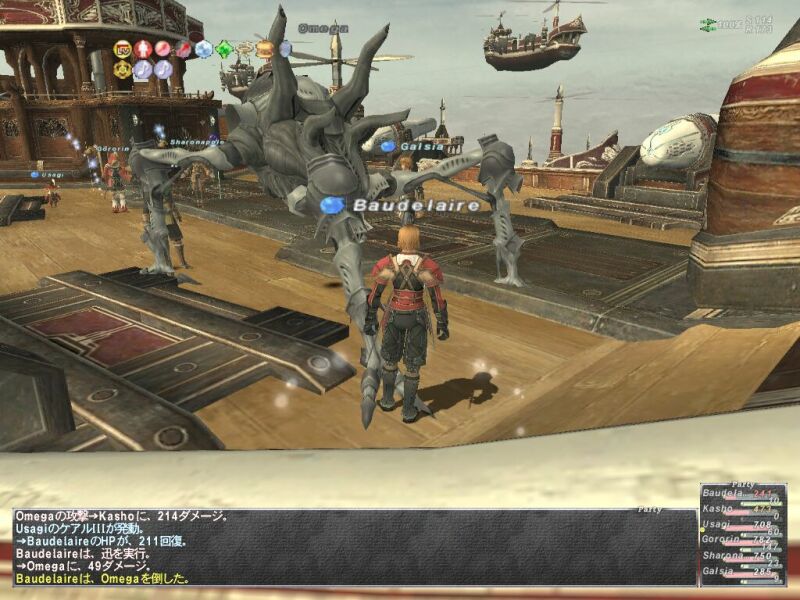Image resolution: width=800 pixels, height=600 pixels.
Task: Click the Lv status effect icon
Action: [x=123, y=48]
